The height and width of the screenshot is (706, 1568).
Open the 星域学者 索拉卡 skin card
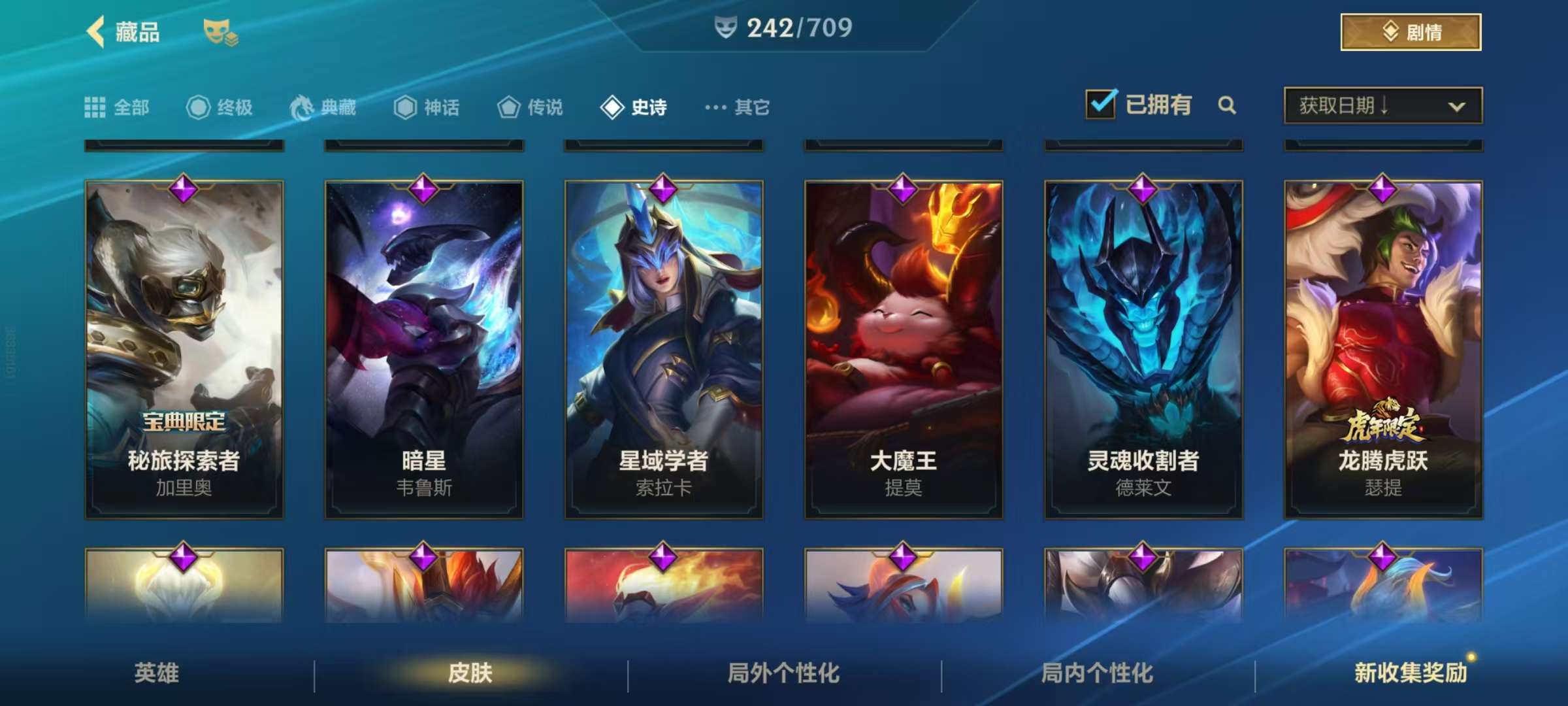tap(664, 350)
